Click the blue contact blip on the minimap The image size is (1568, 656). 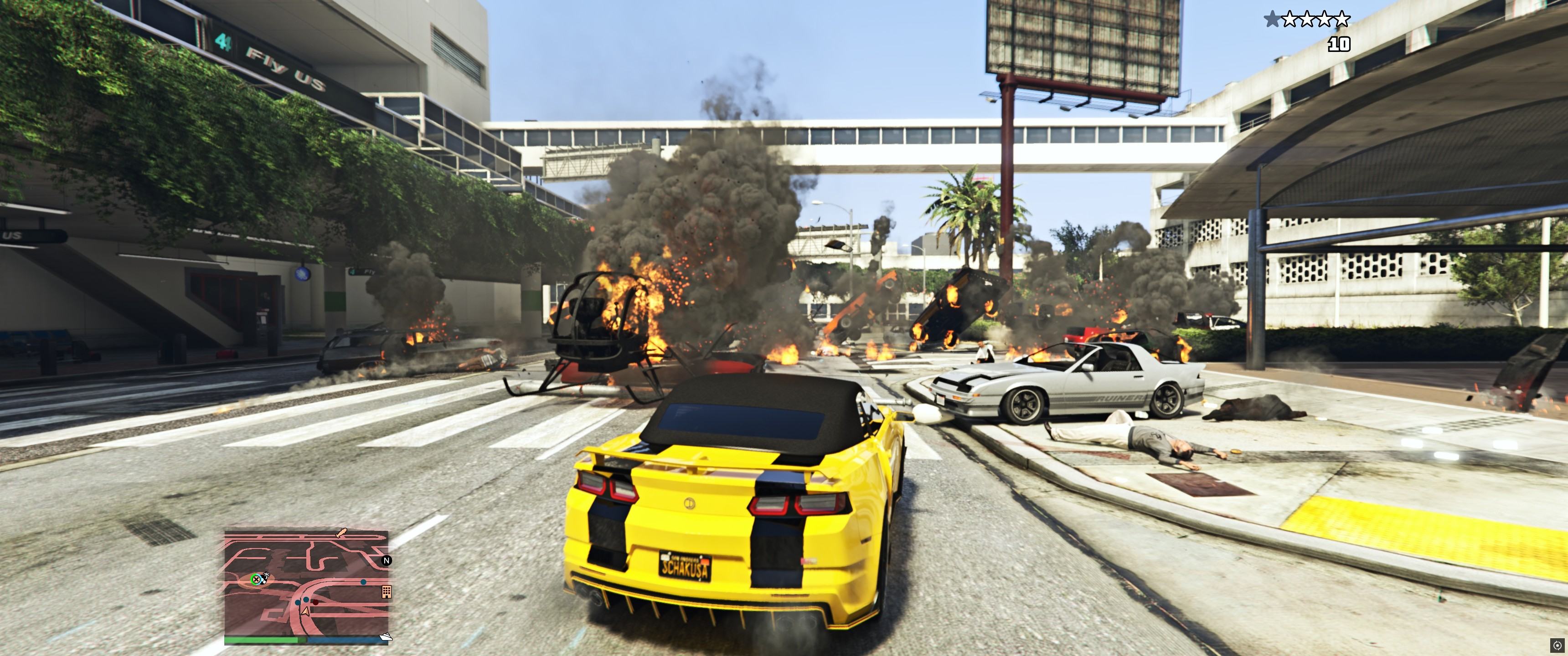(x=363, y=582)
